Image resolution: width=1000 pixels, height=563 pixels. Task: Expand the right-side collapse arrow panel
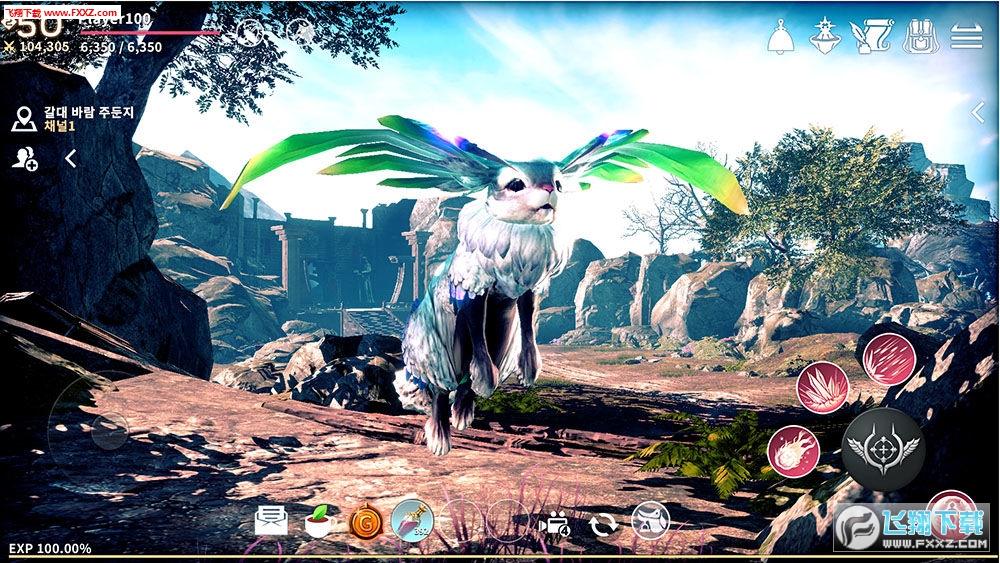point(979,111)
